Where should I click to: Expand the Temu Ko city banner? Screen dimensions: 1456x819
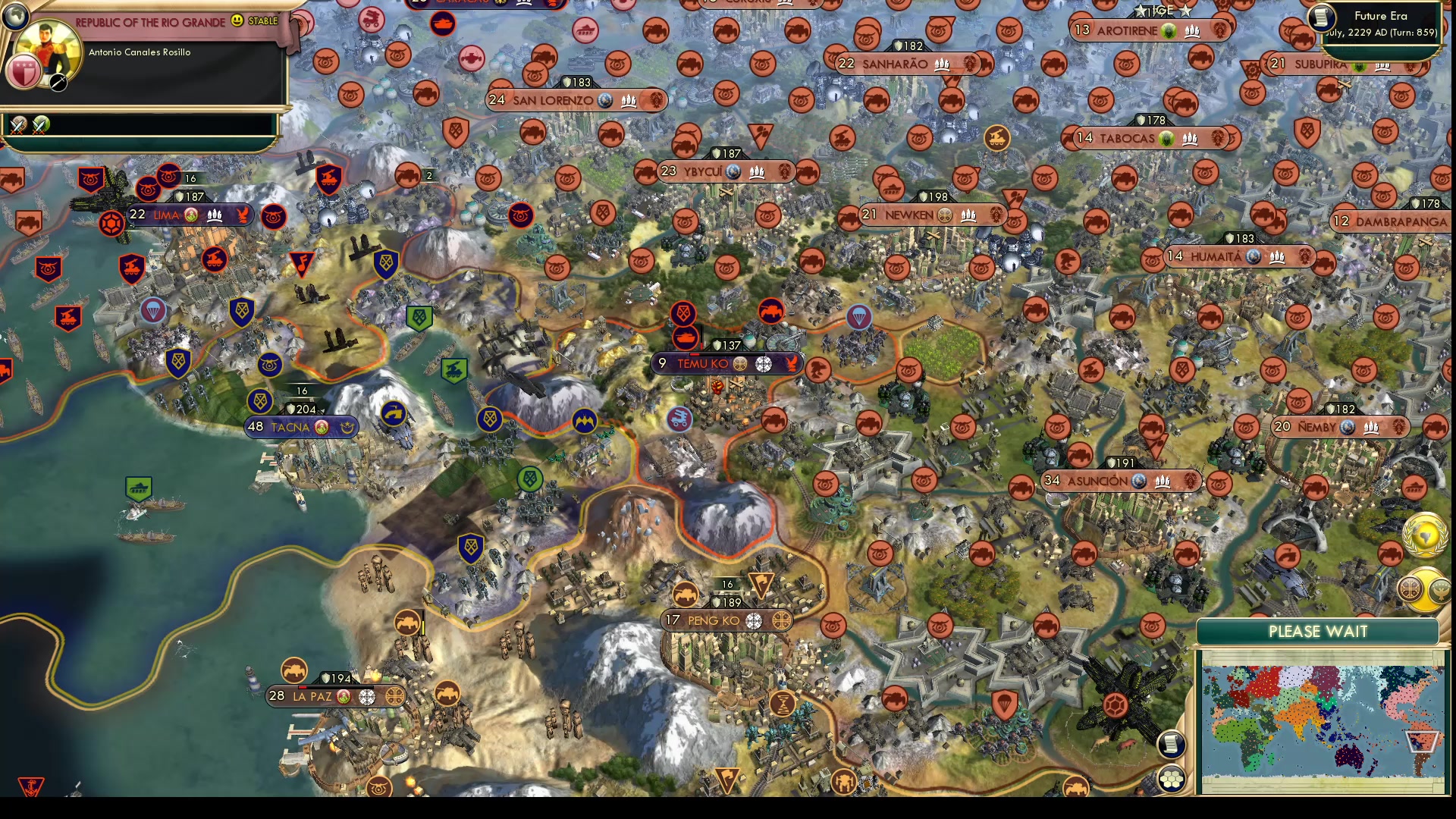(705, 363)
